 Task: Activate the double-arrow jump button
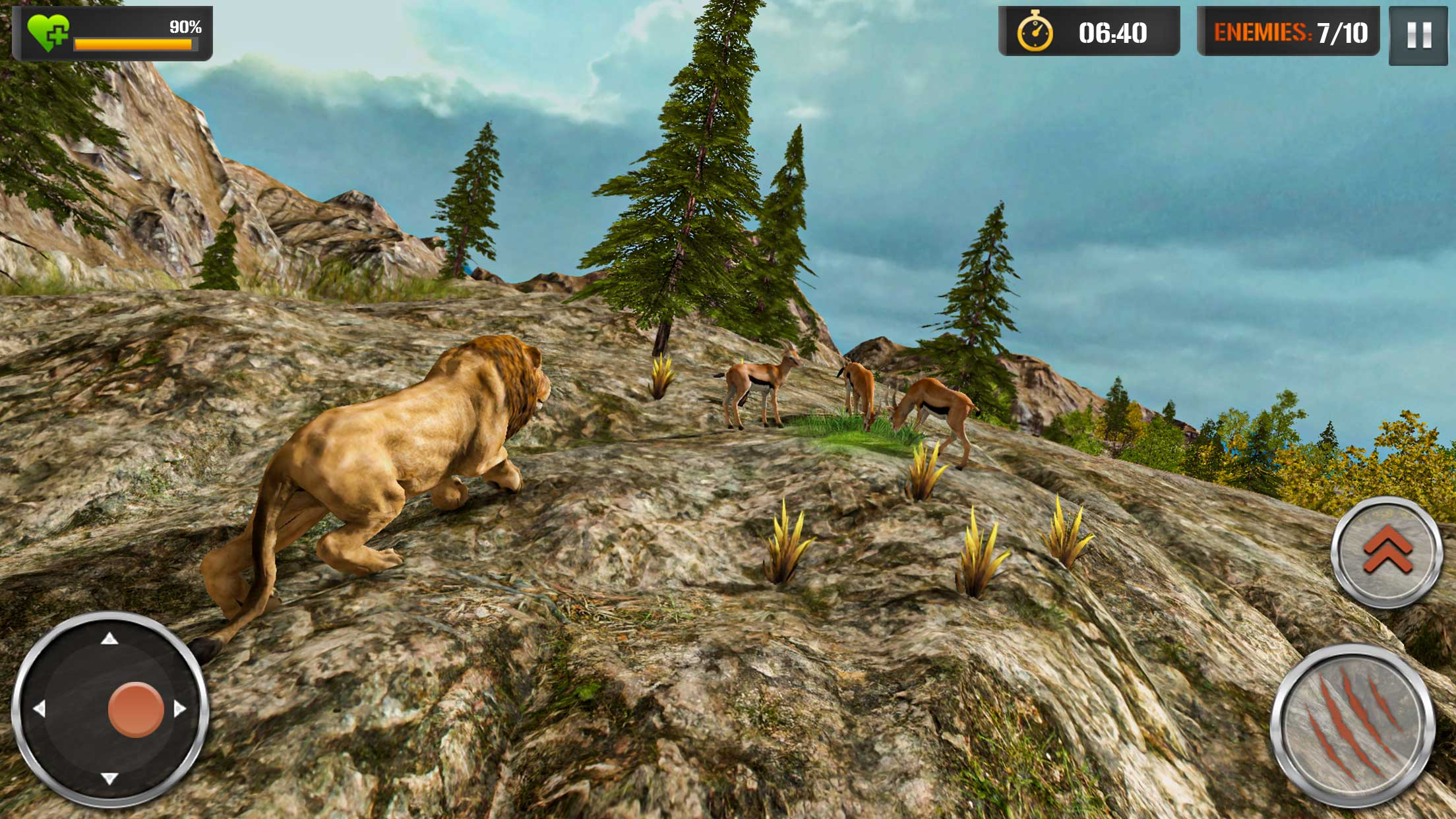1387,551
